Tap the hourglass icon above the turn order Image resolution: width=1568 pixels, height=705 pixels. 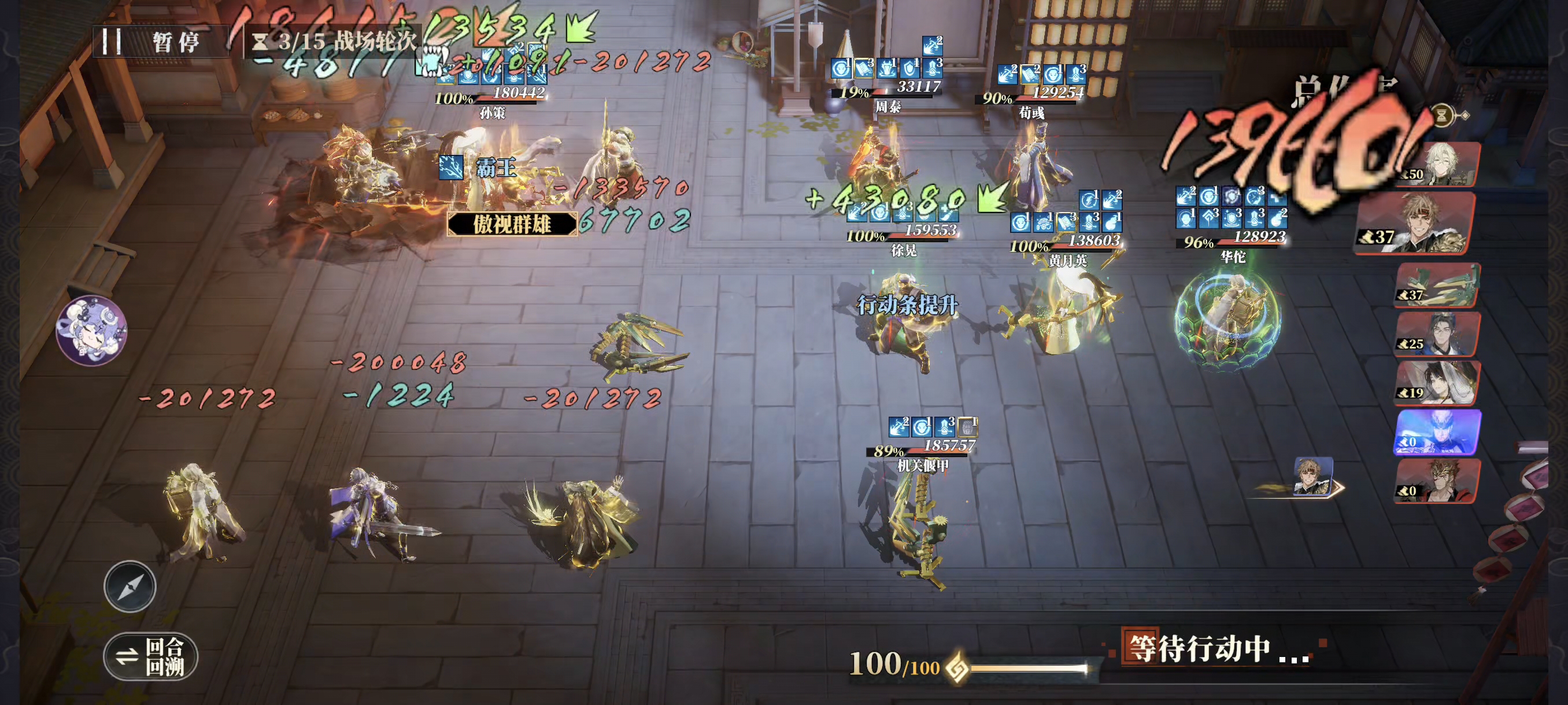point(1442,115)
